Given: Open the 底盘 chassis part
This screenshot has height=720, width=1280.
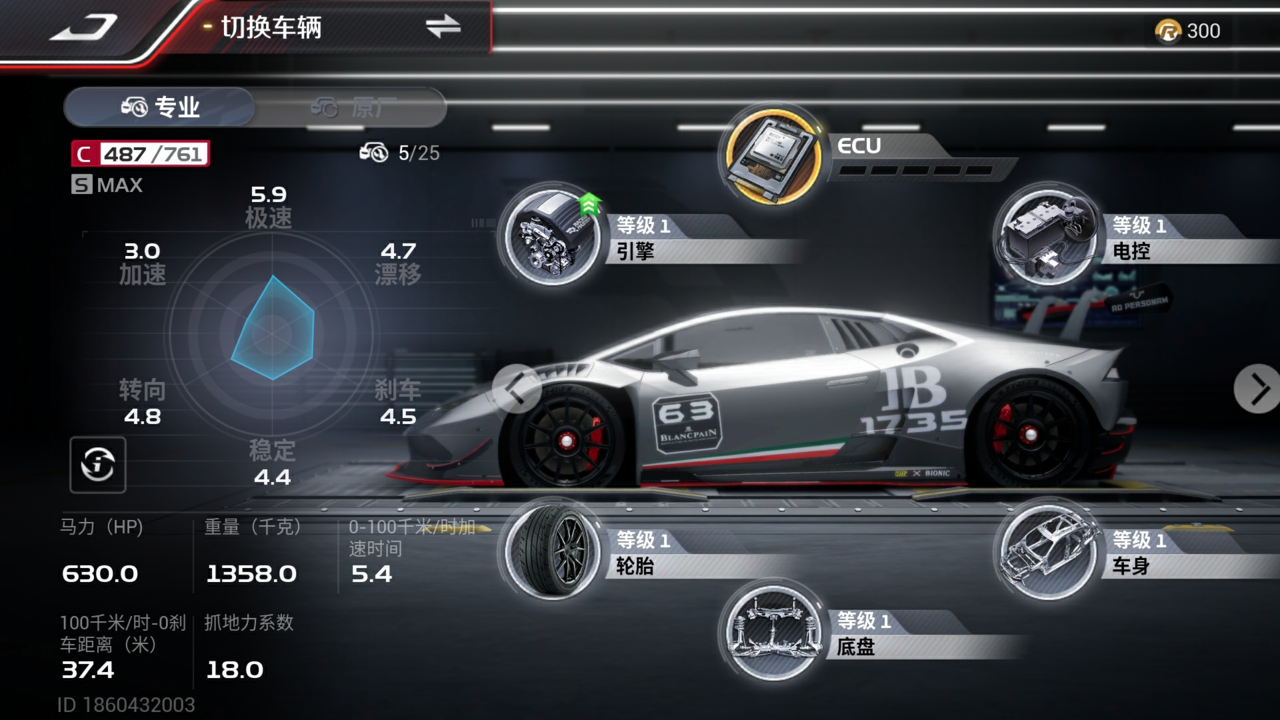Looking at the screenshot, I should pos(770,632).
